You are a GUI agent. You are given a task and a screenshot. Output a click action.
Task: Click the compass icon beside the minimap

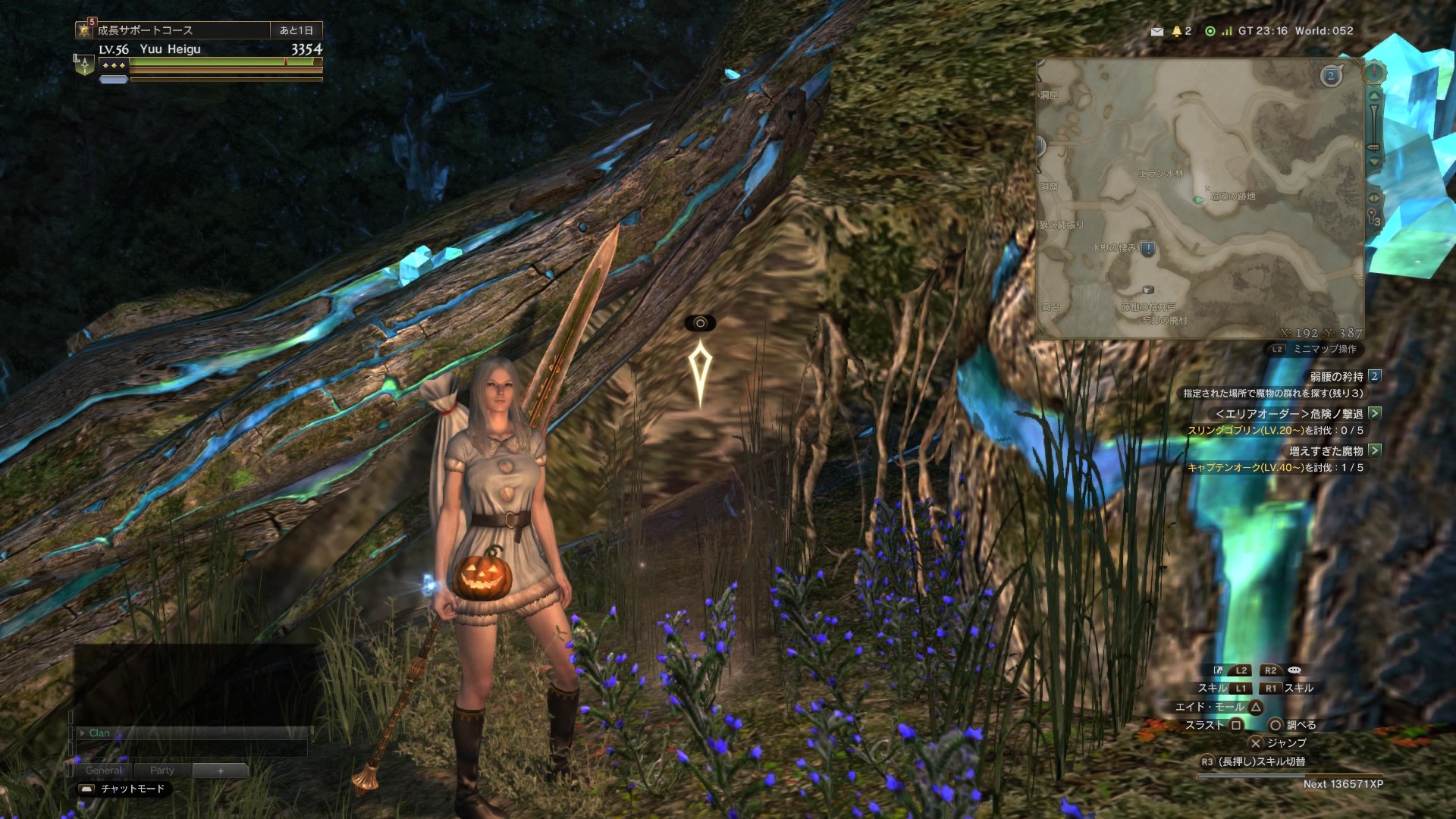1374,74
